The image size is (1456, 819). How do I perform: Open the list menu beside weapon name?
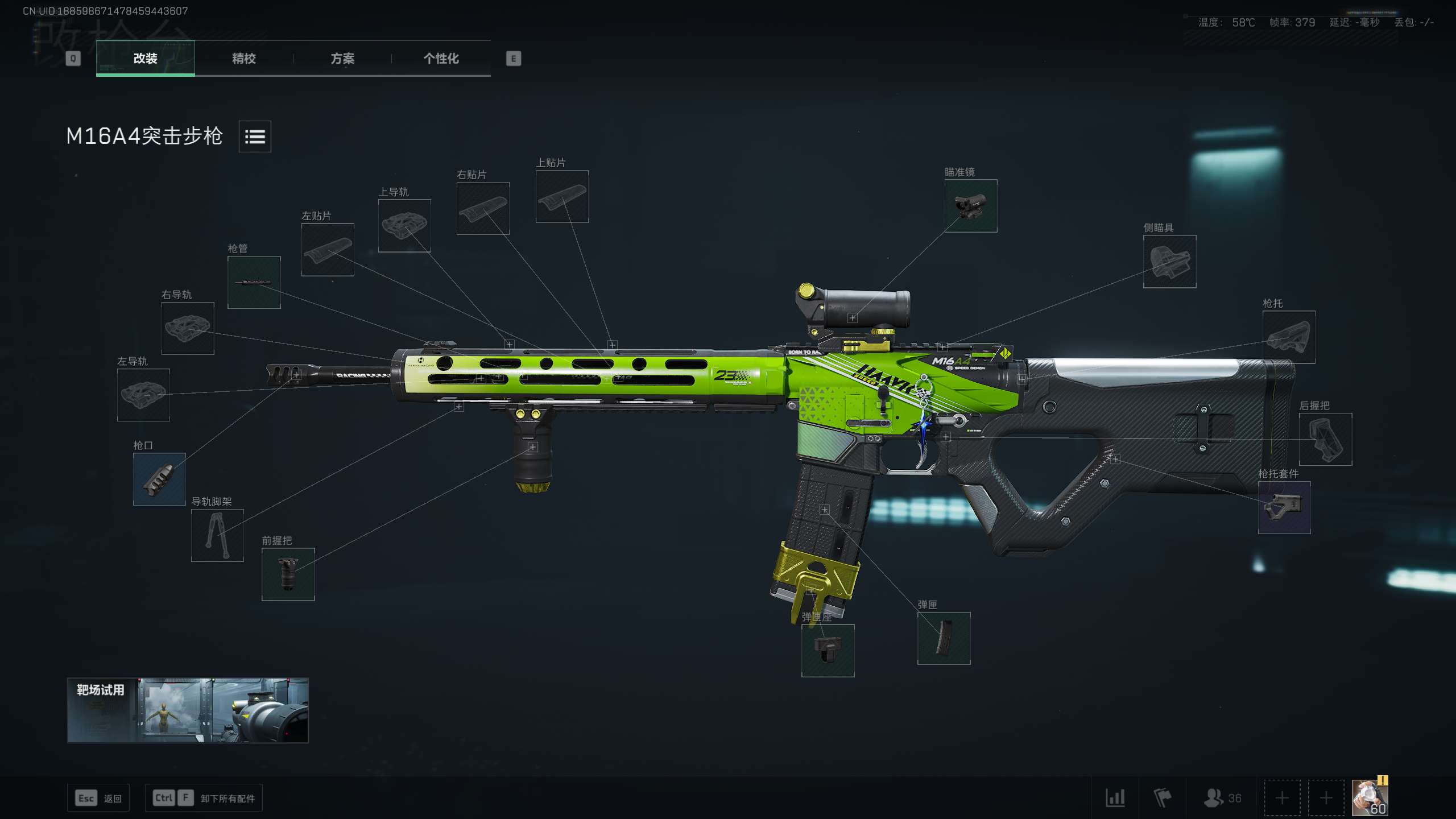(x=255, y=136)
